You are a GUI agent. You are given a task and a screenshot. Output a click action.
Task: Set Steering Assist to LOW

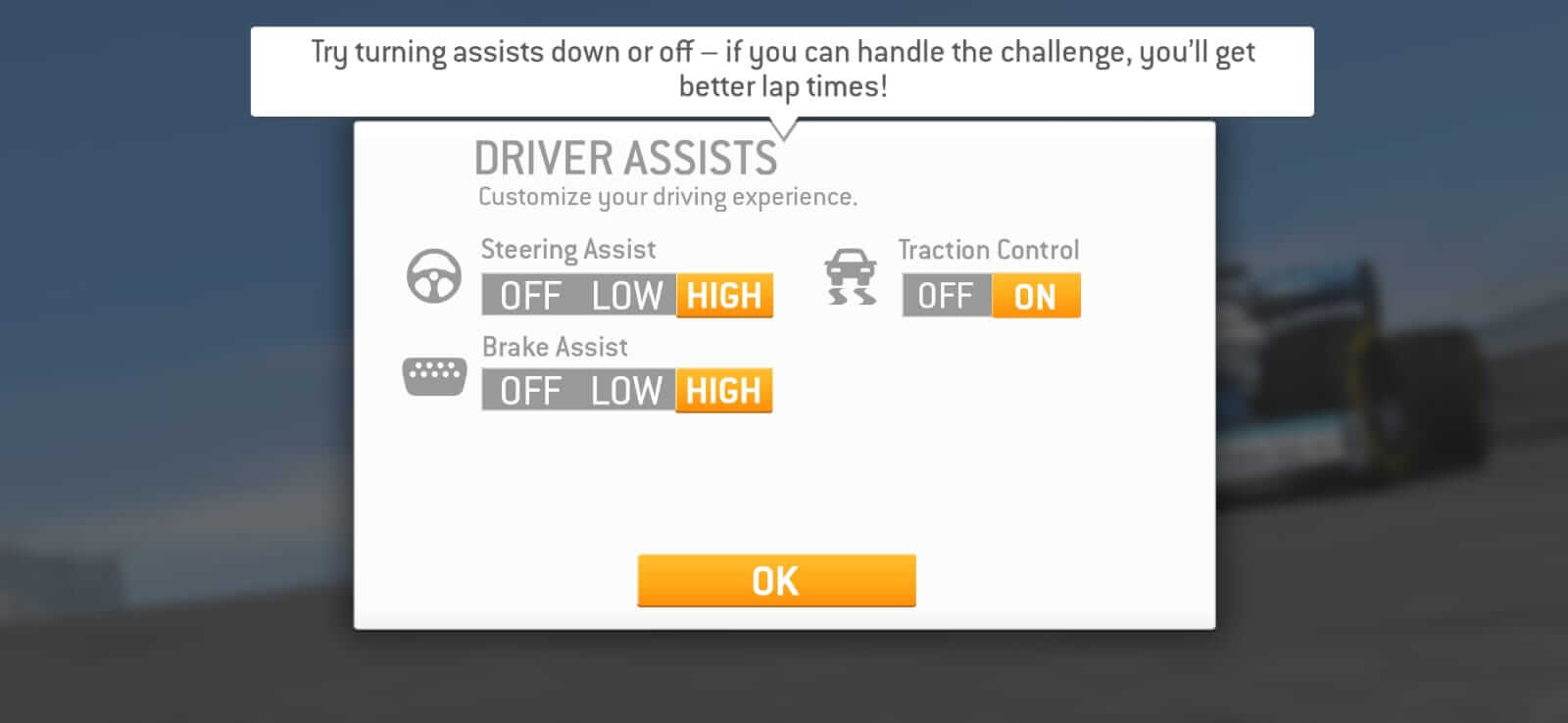click(626, 295)
